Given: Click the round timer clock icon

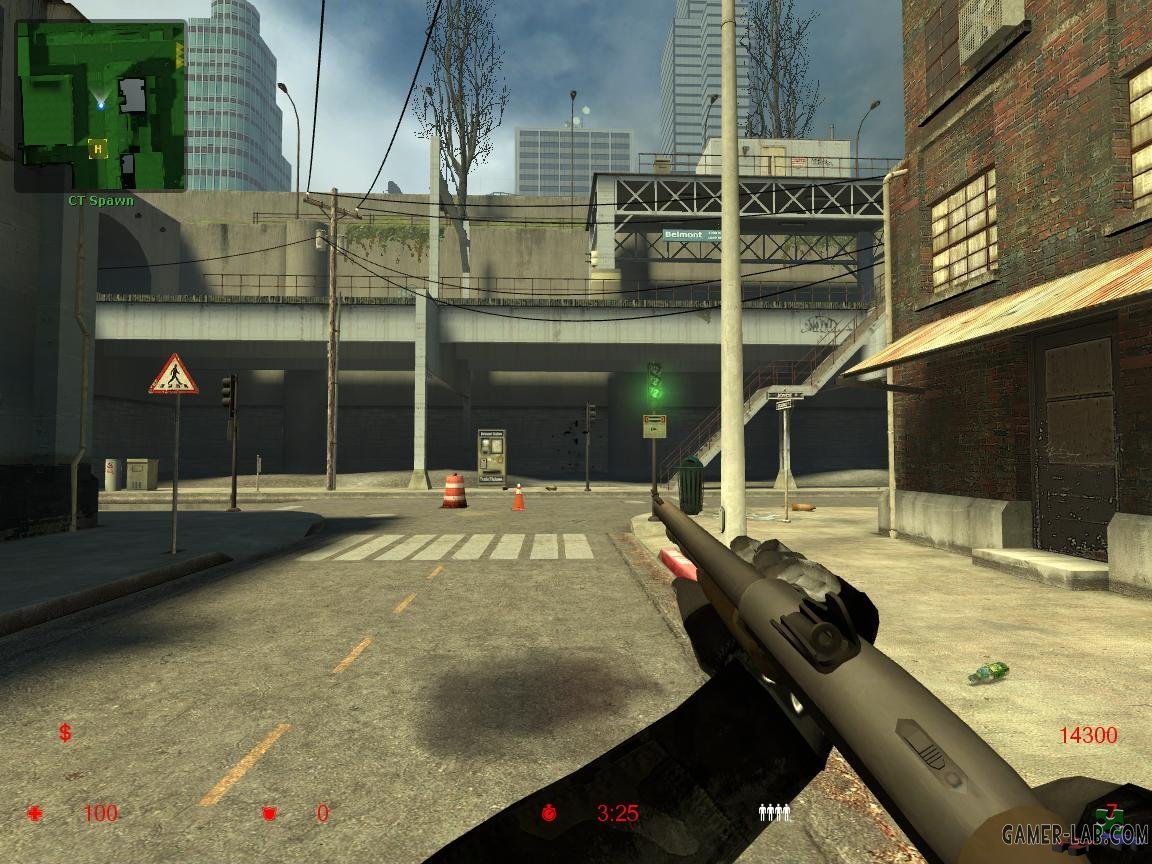Looking at the screenshot, I should tap(548, 813).
